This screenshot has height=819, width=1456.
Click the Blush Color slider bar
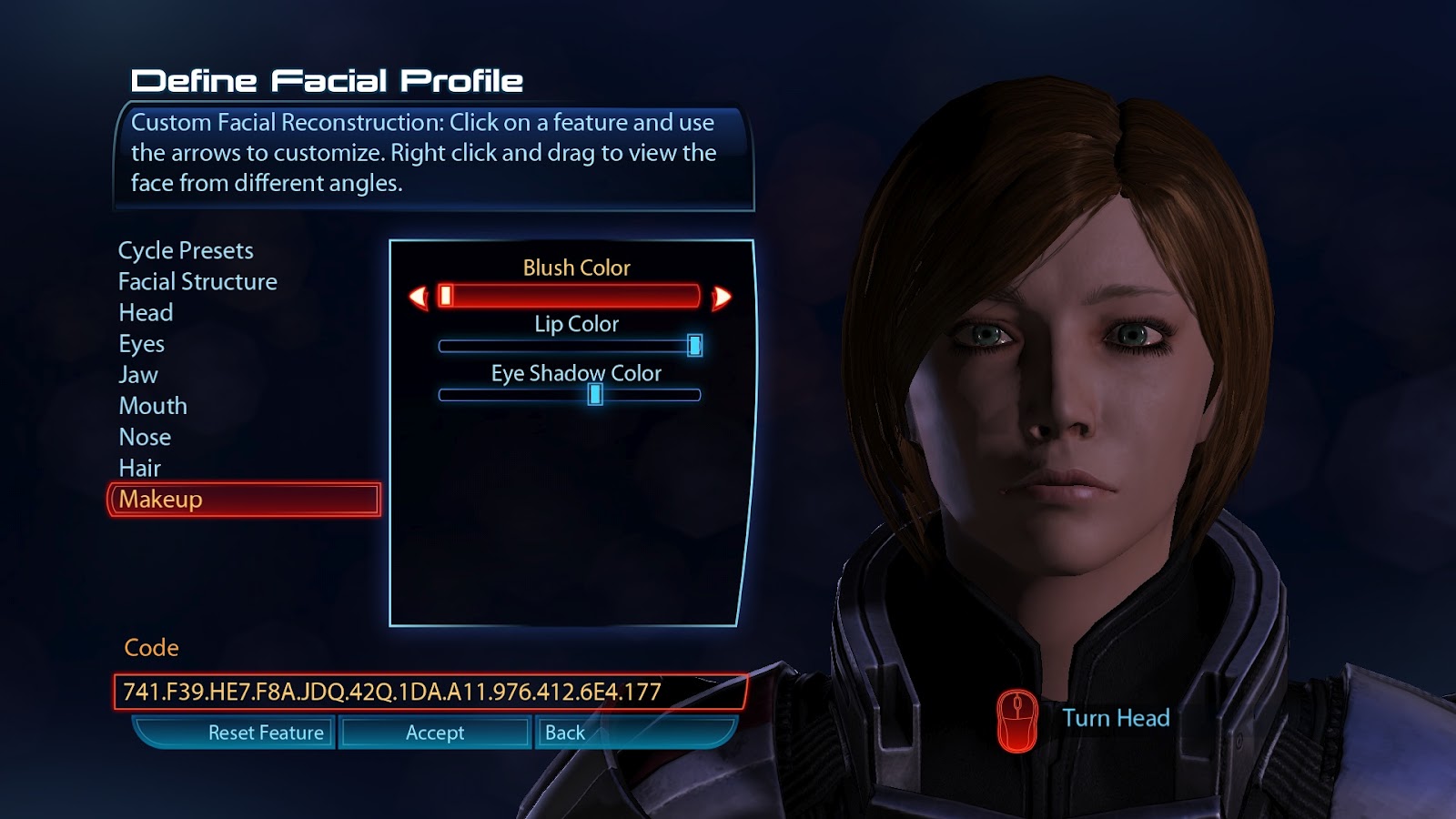[x=570, y=296]
